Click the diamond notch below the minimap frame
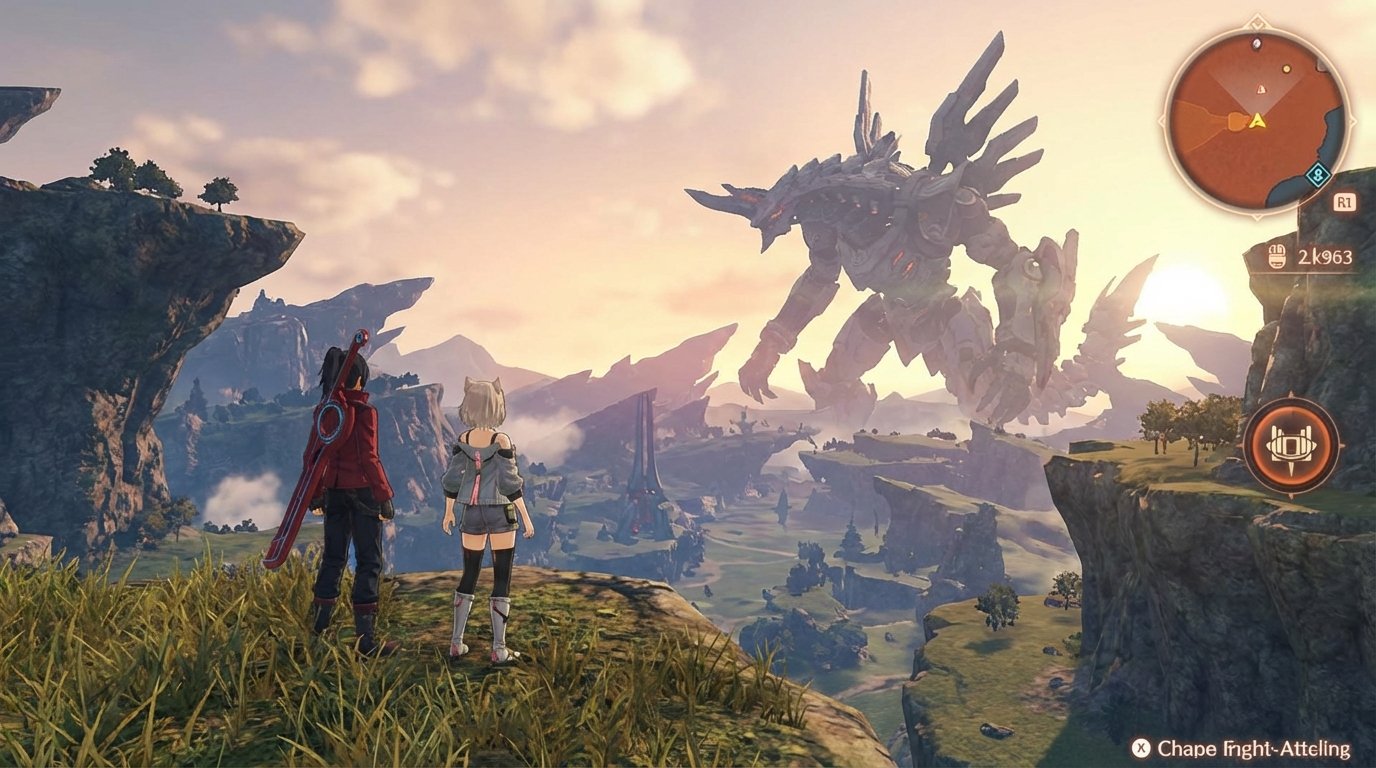The image size is (1376, 768). pos(1256,219)
